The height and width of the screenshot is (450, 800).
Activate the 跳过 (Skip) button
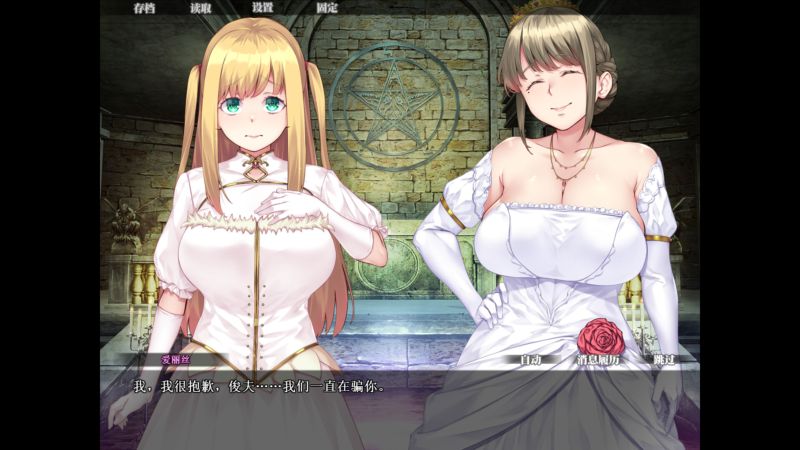click(665, 359)
